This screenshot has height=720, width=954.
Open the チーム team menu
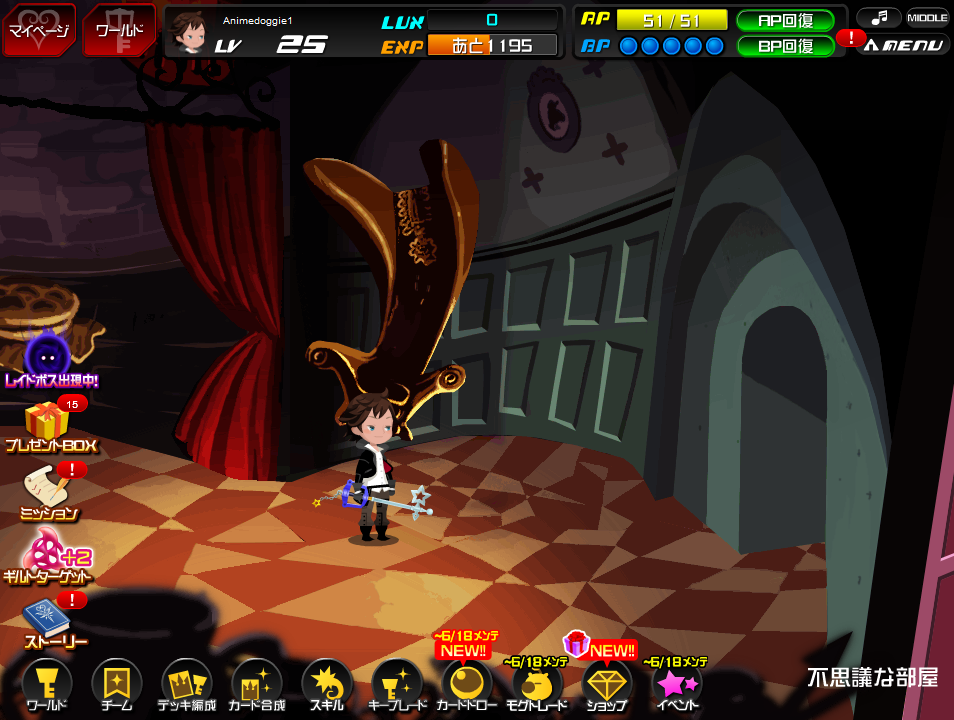coord(117,685)
